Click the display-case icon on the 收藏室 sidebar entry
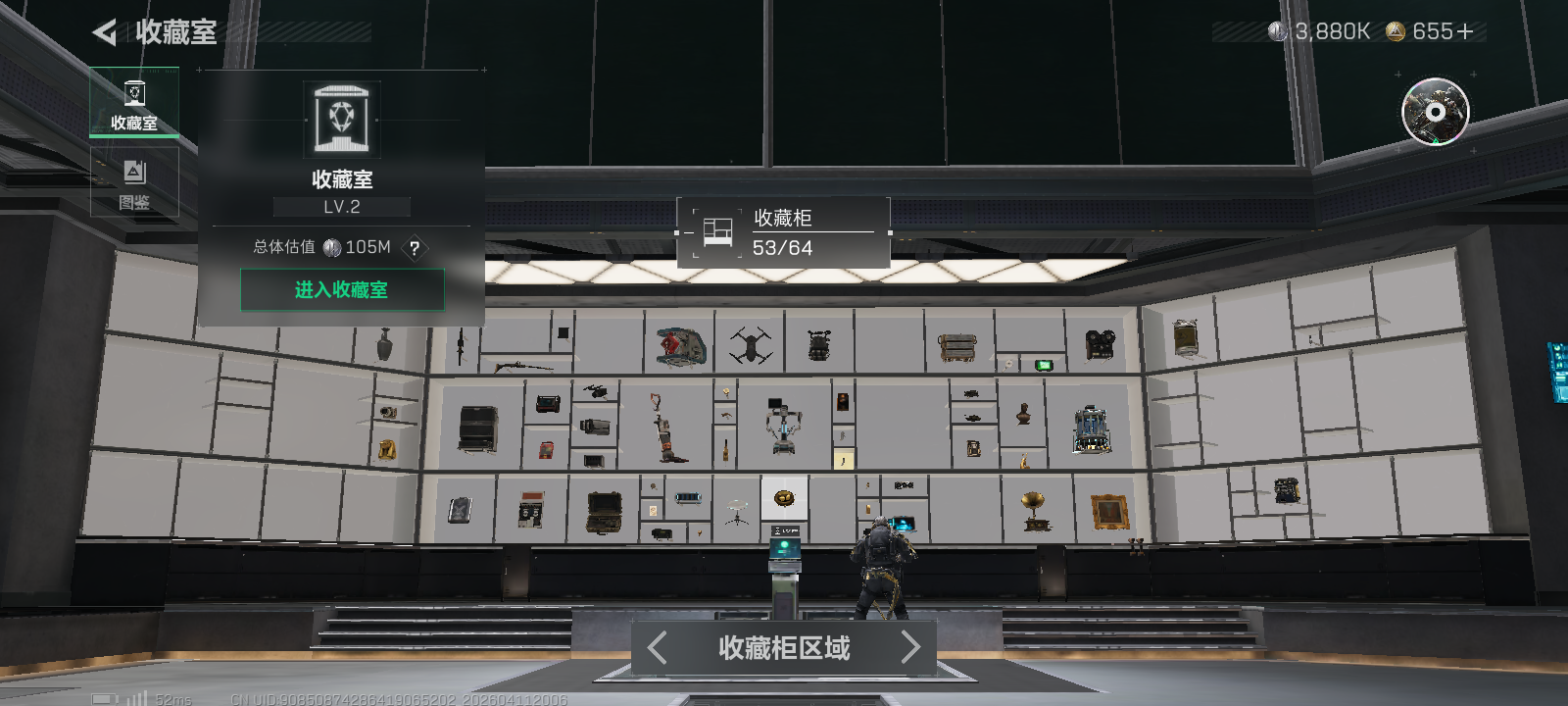Image resolution: width=1568 pixels, height=706 pixels. [134, 91]
